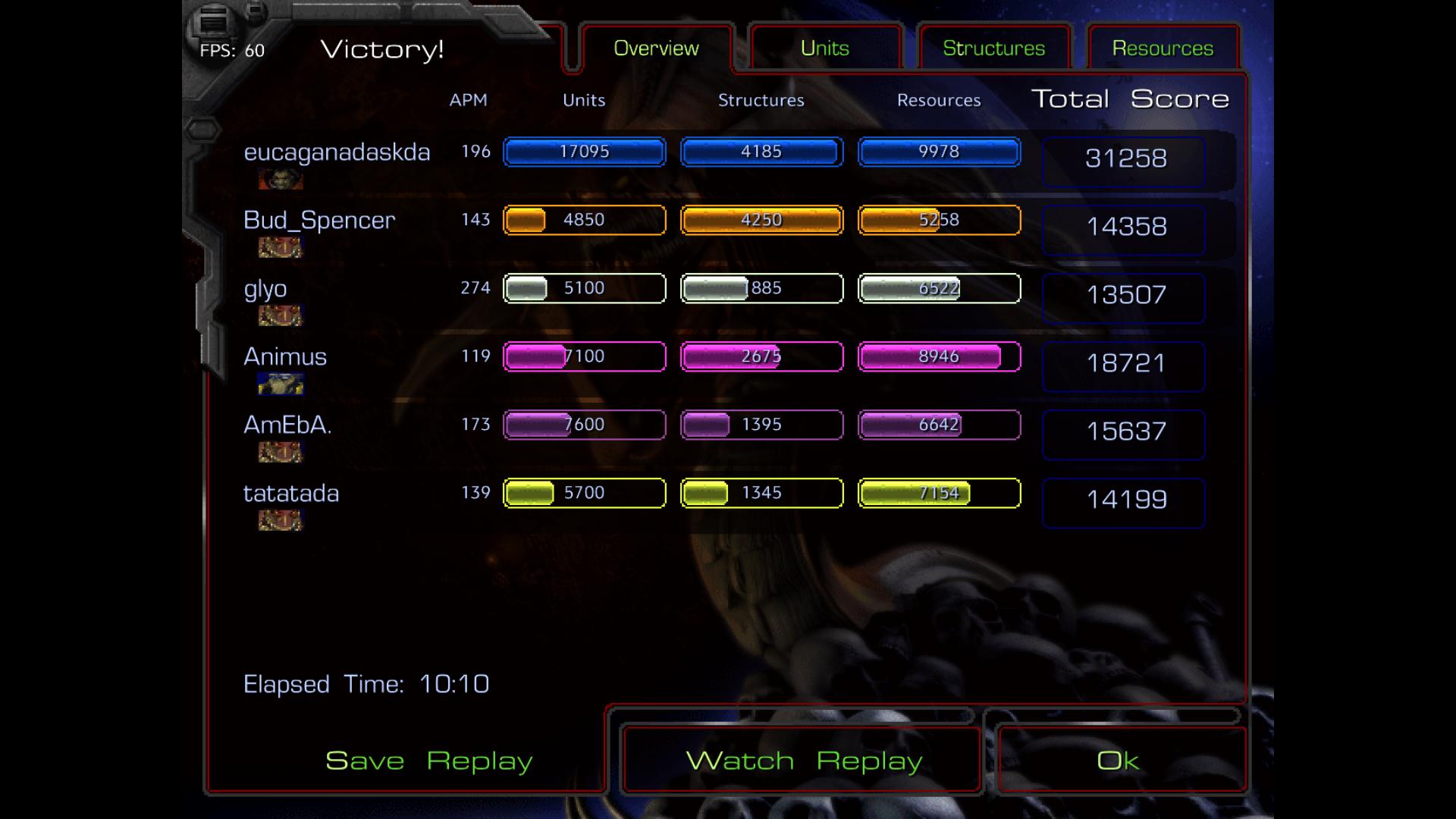Save the replay of this match
Viewport: 1456px width, 819px height.
428,761
